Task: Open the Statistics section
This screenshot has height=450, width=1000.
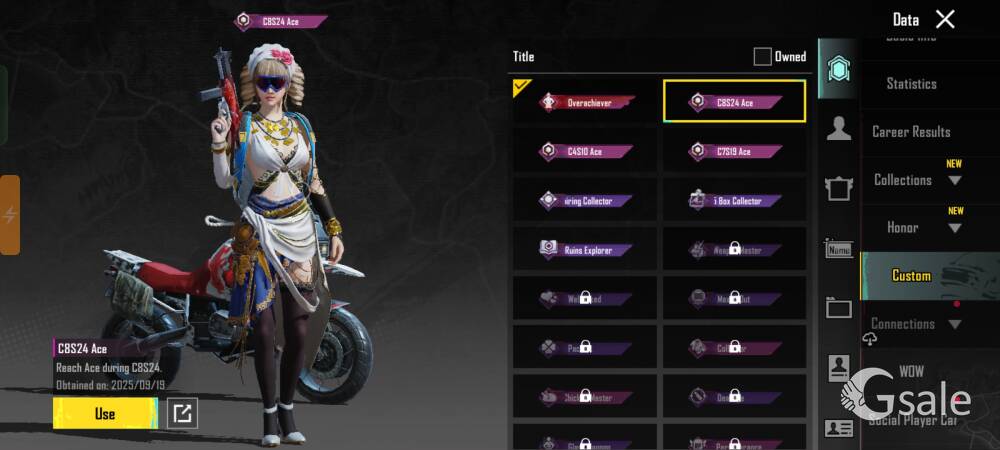Action: [911, 84]
